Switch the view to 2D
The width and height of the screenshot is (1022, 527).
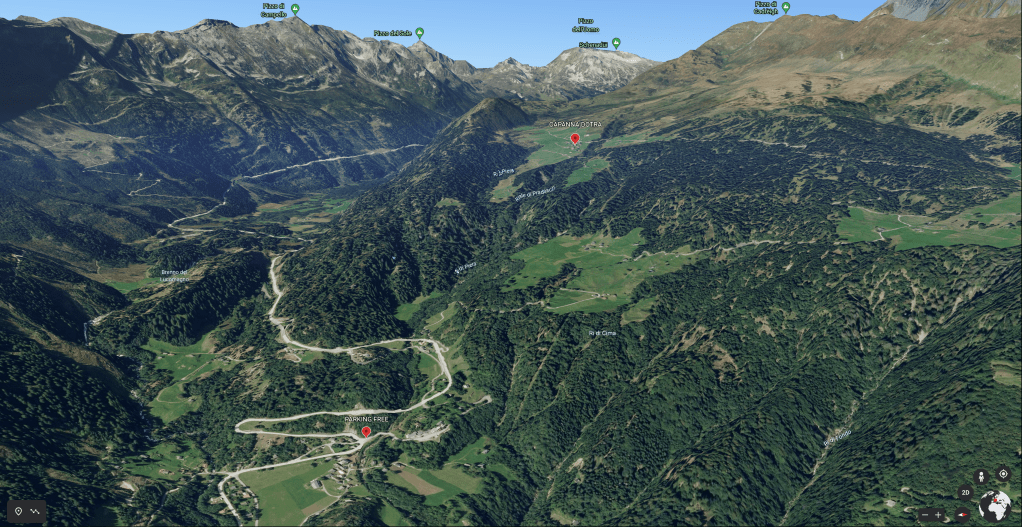pos(965,493)
